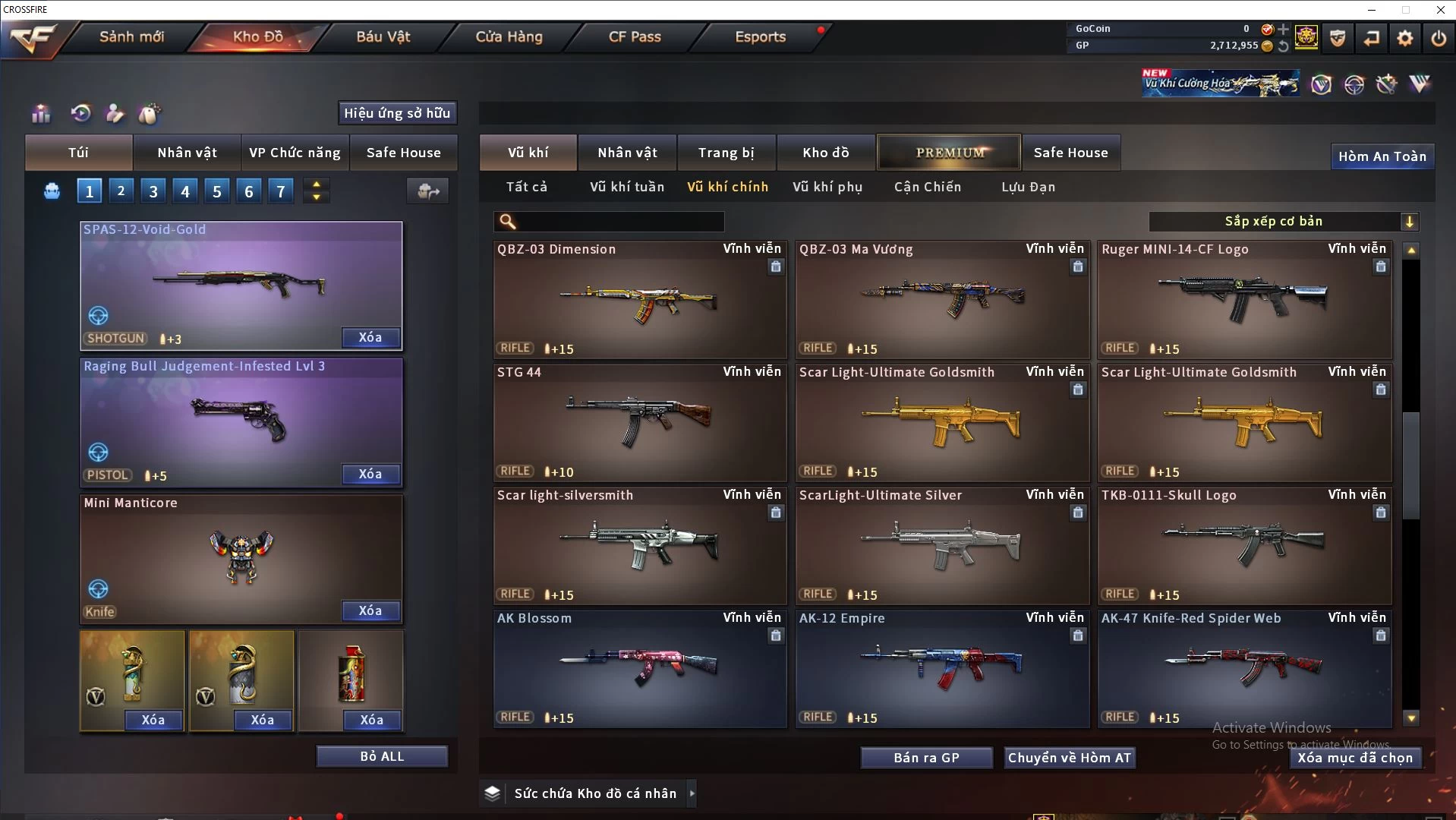Select bag page number 3
This screenshot has width=1456, height=820.
pos(153,191)
